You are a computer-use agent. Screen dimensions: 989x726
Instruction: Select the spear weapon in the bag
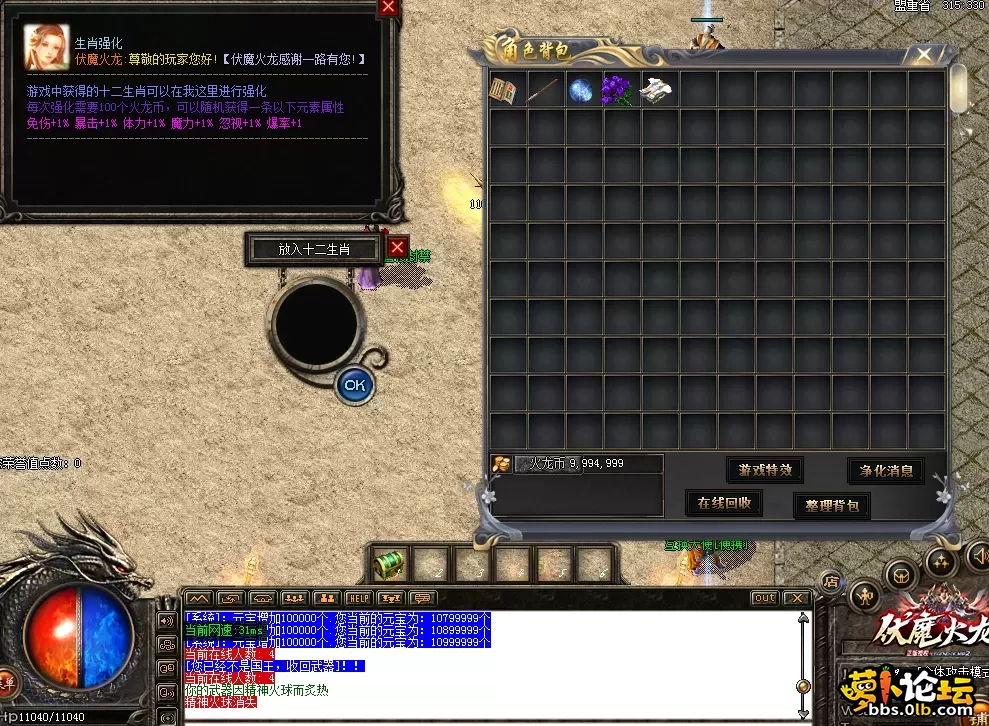[x=543, y=91]
